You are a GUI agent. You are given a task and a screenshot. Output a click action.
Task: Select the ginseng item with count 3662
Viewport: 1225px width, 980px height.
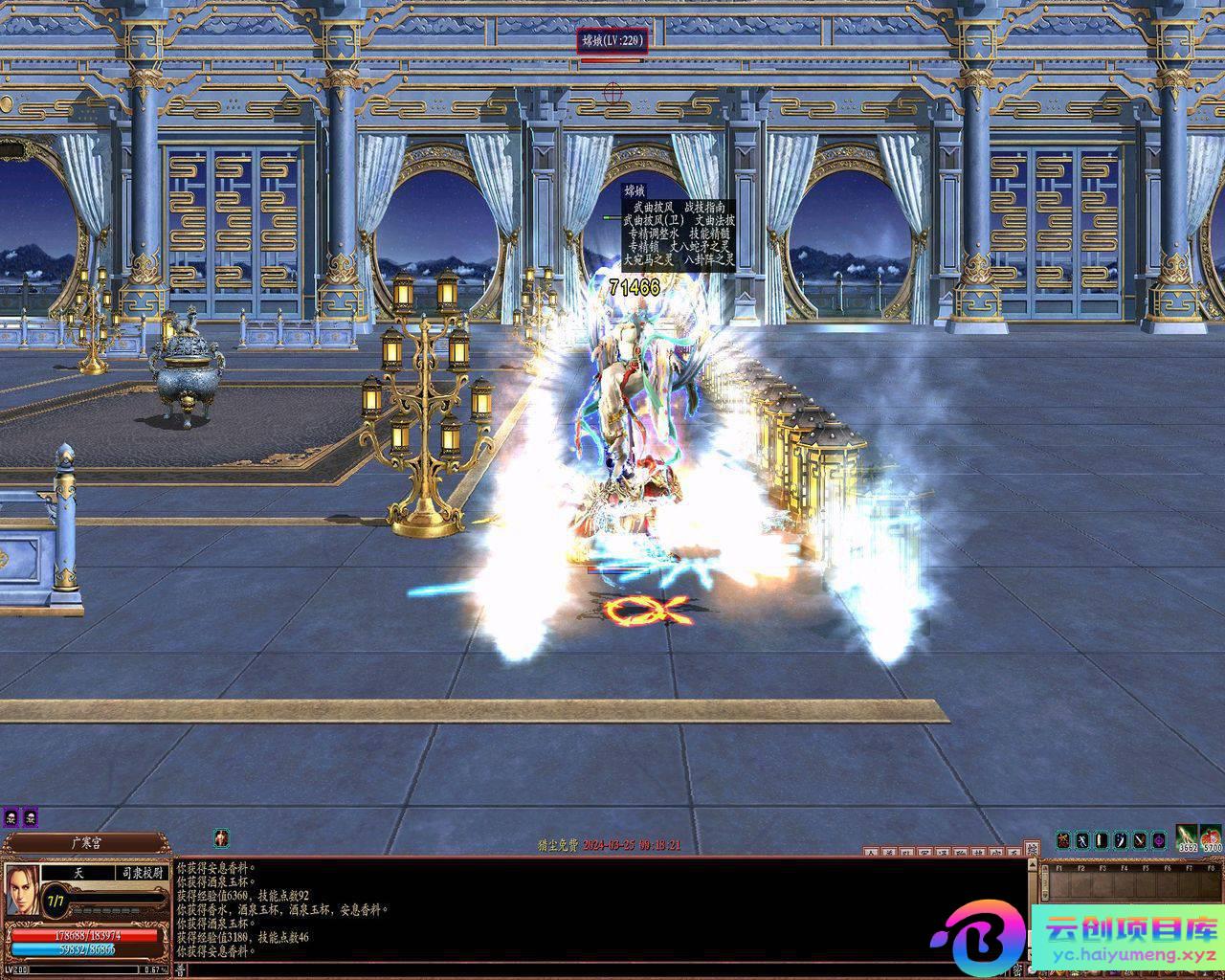point(1187,838)
